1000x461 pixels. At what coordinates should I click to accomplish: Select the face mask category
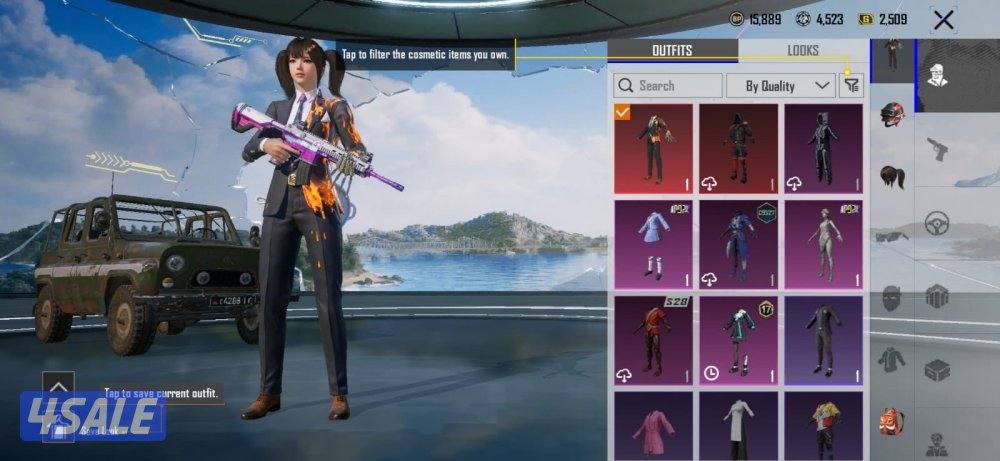click(x=893, y=298)
